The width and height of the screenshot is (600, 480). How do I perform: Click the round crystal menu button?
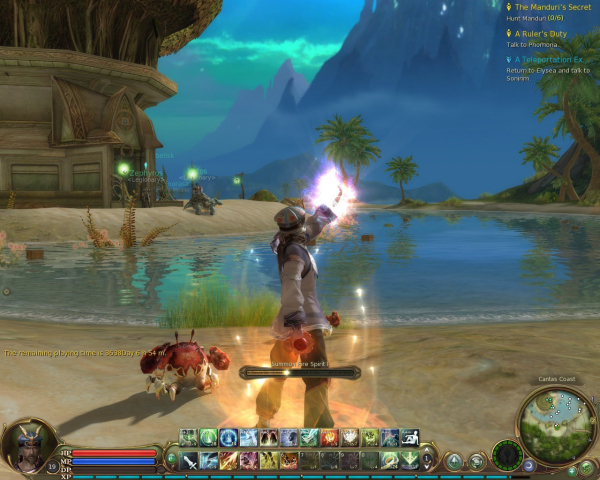coord(455,461)
